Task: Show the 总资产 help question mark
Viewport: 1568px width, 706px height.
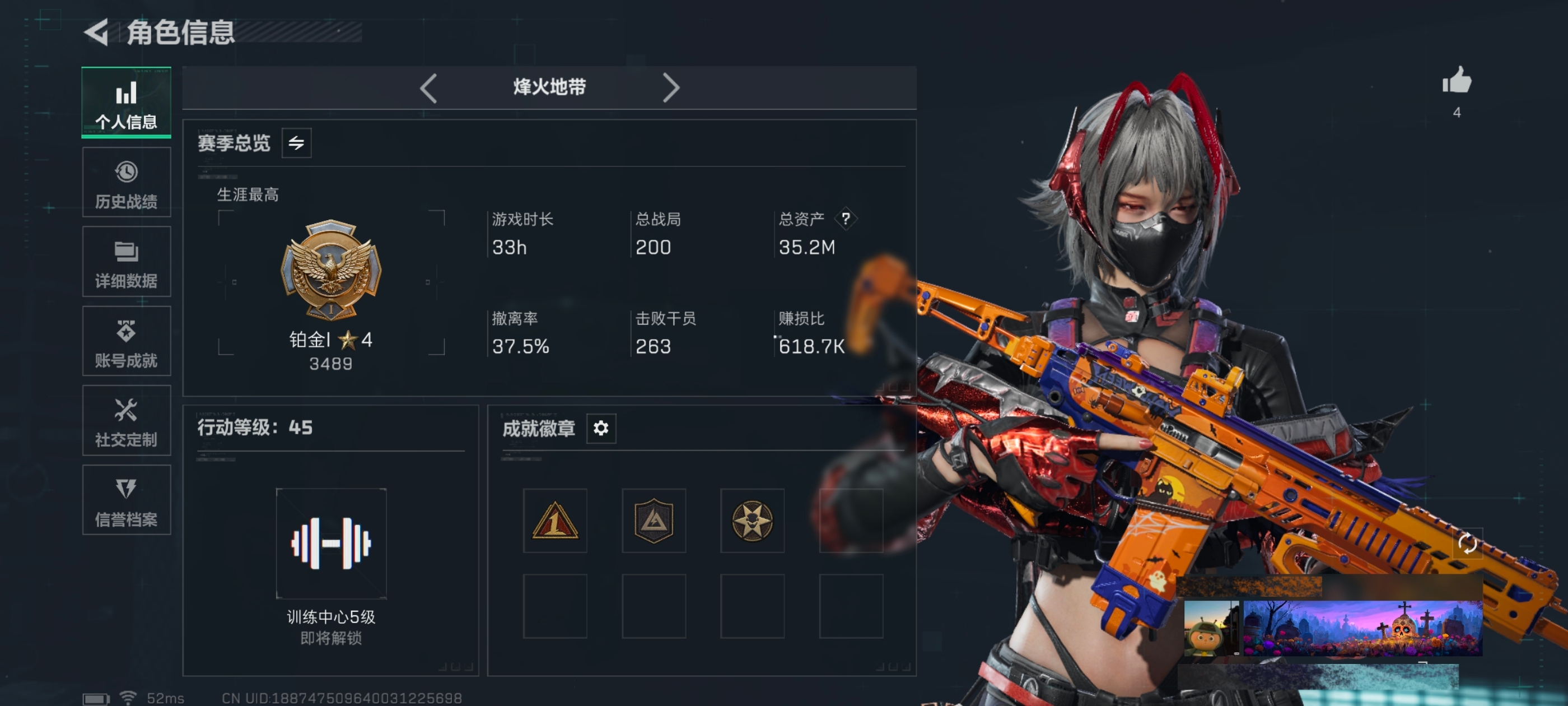Action: click(846, 219)
